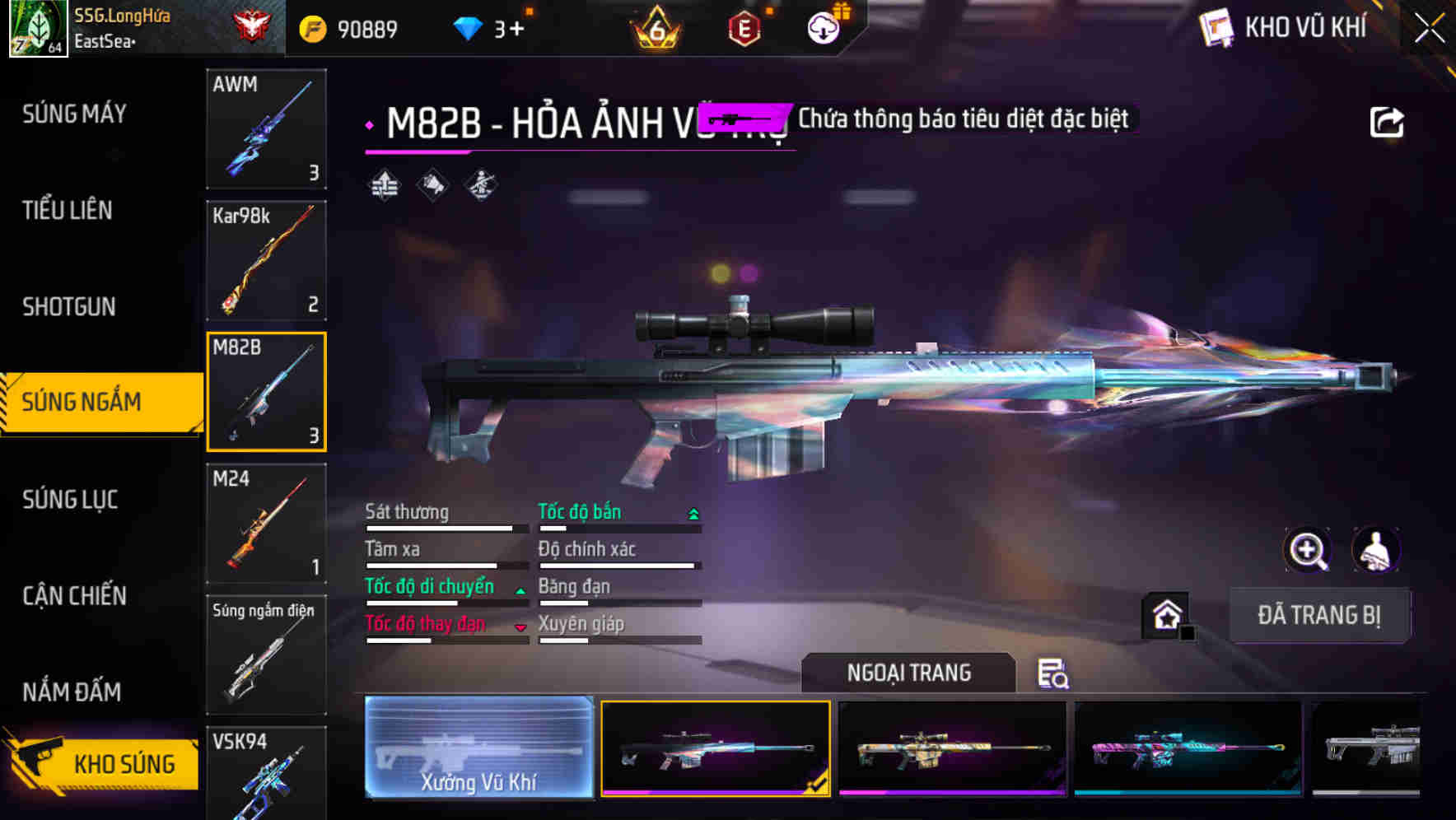
Task: Expand the Tốc độ bắn stat increase arrow
Action: 693,512
